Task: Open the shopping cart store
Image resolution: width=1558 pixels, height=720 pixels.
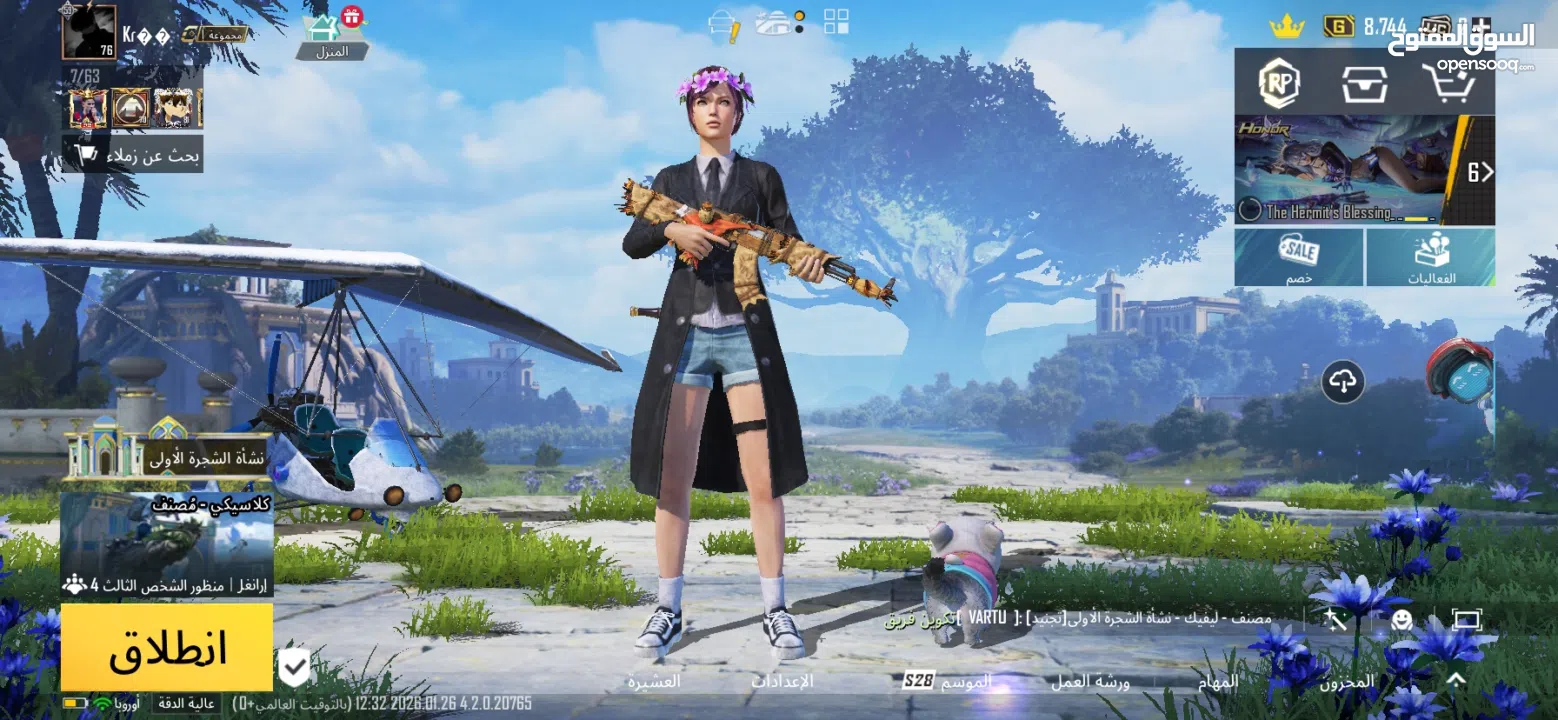Action: [1449, 83]
